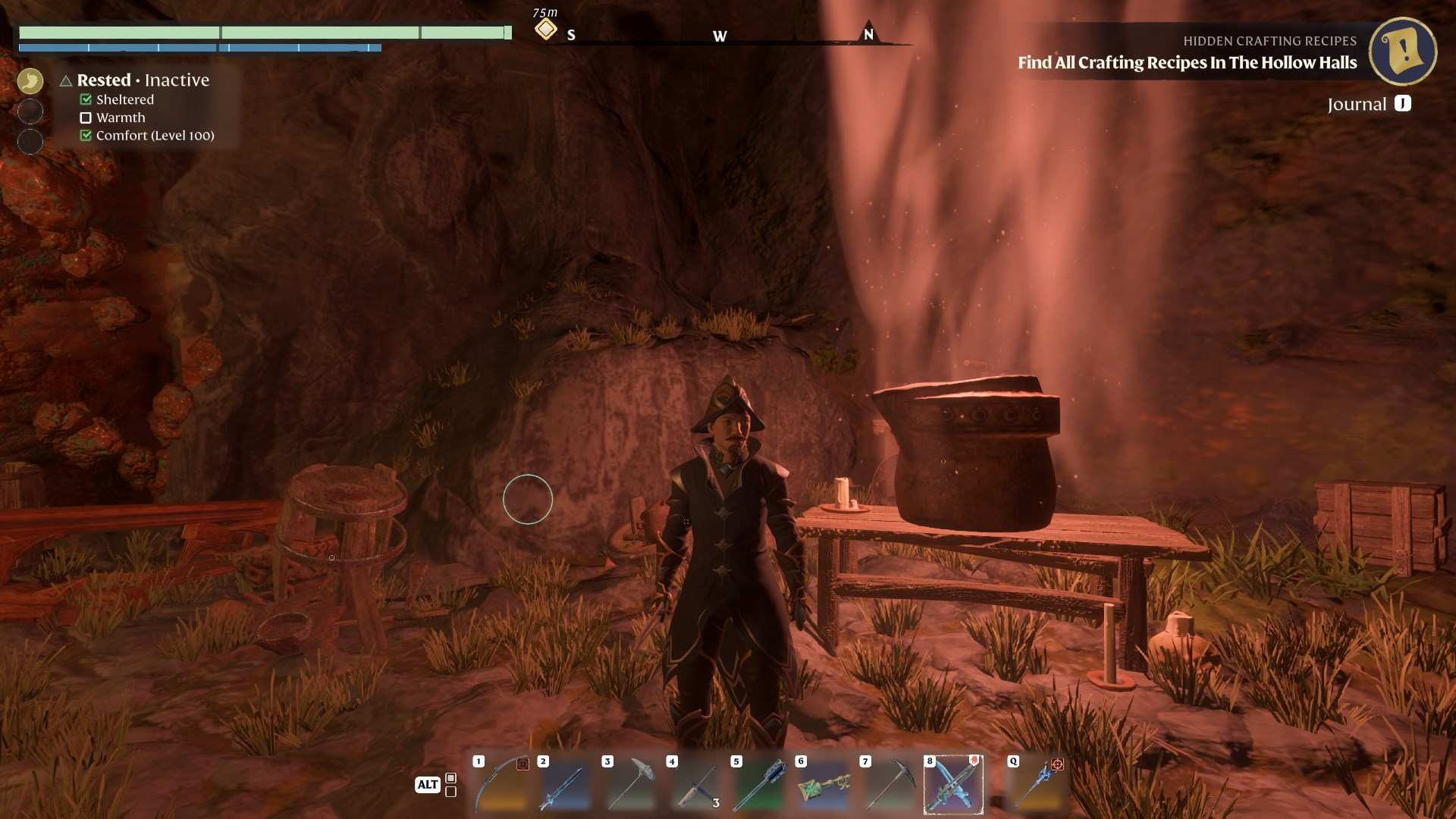
Task: Toggle the Comfort (Level 100) checkbox
Action: [86, 135]
